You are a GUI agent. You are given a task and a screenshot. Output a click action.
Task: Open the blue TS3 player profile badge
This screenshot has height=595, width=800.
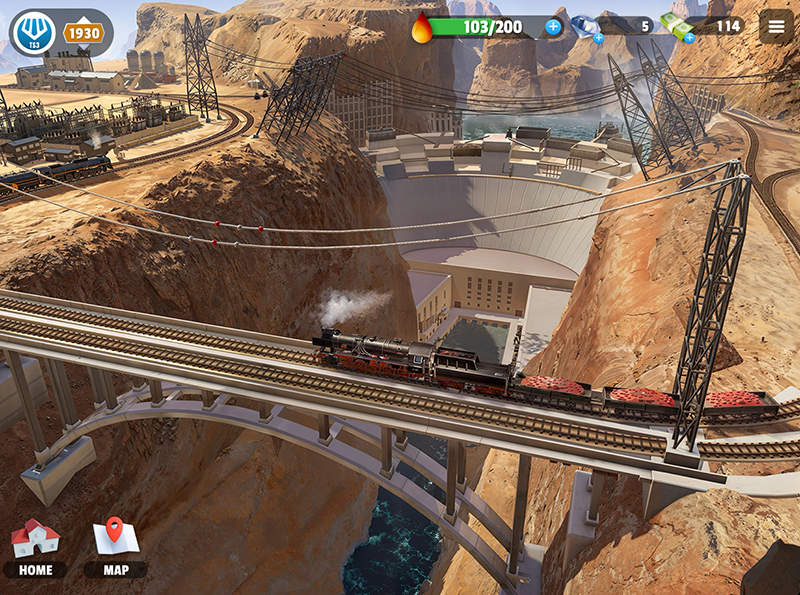tap(34, 33)
